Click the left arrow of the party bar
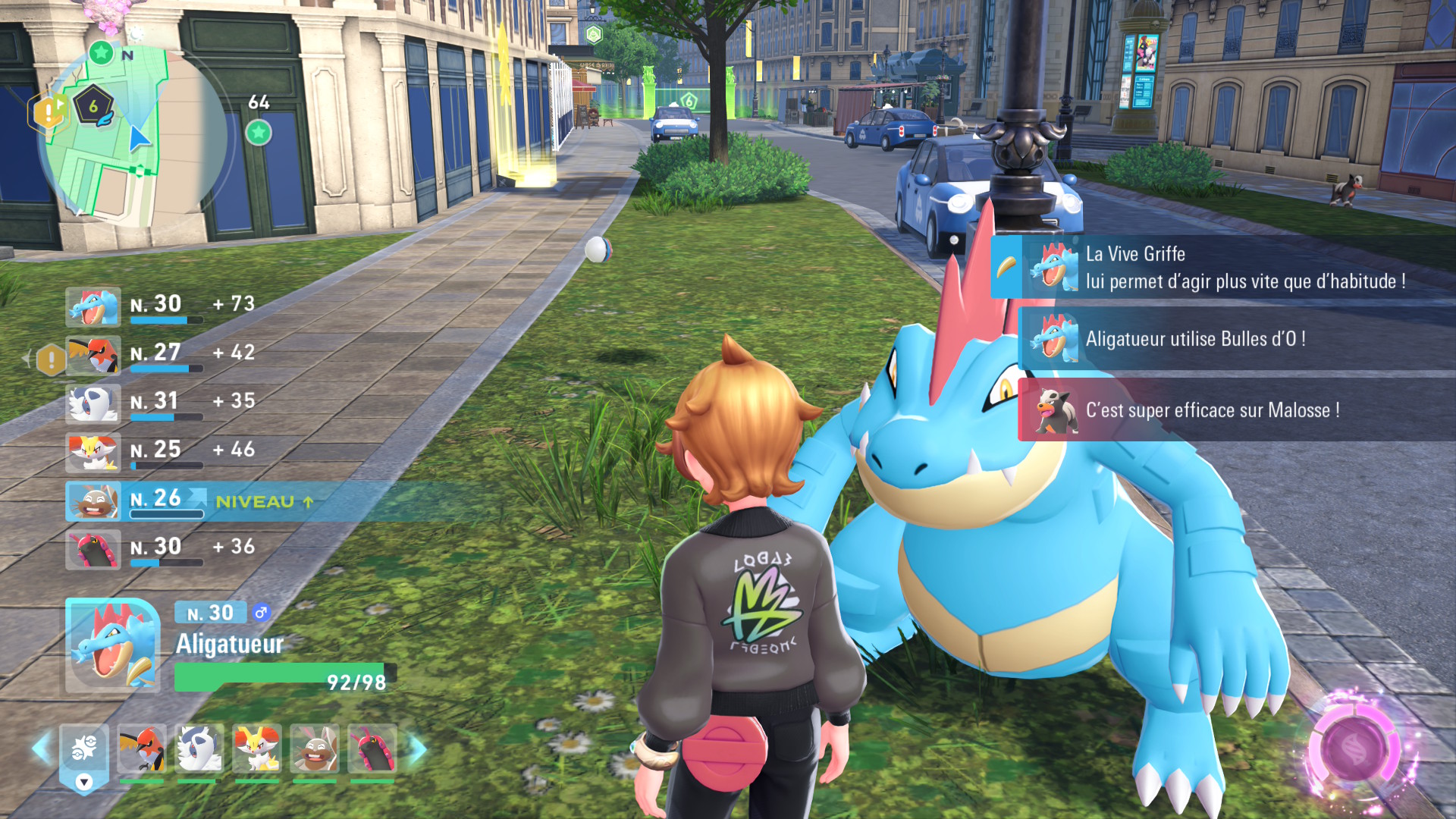Screen dimensions: 1456x819 click(x=41, y=748)
